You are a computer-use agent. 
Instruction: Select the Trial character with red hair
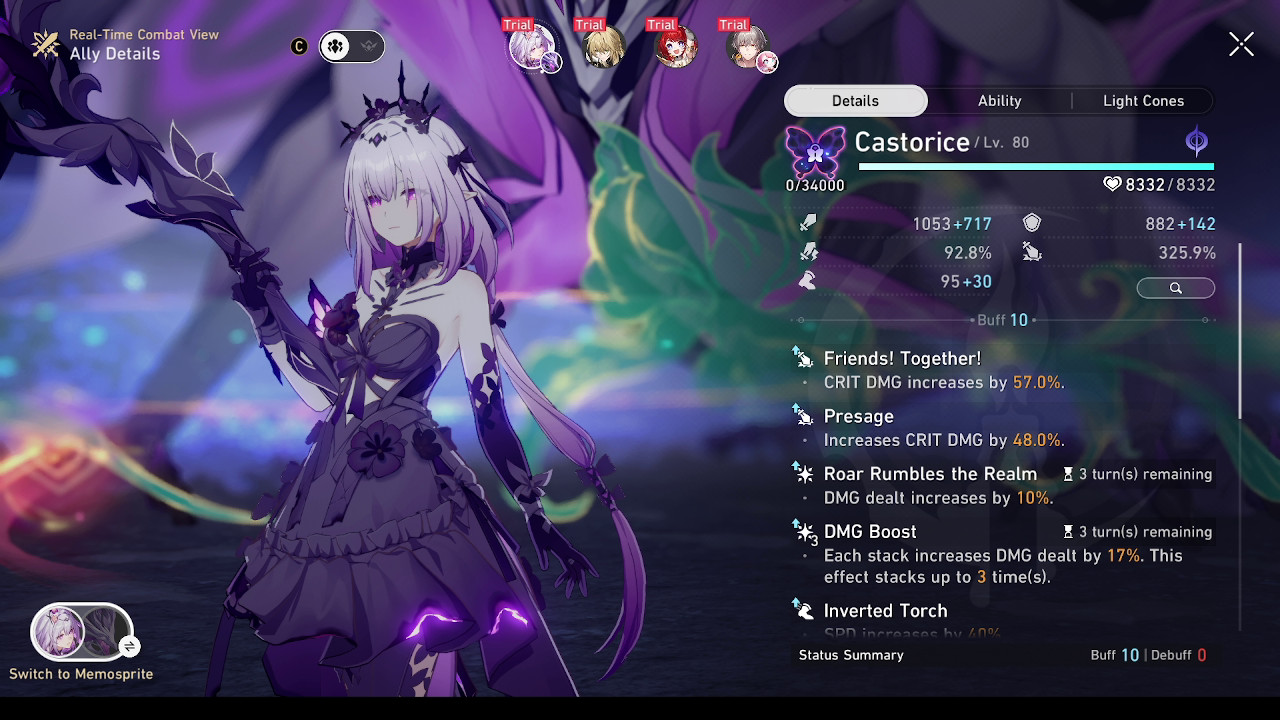click(x=673, y=45)
